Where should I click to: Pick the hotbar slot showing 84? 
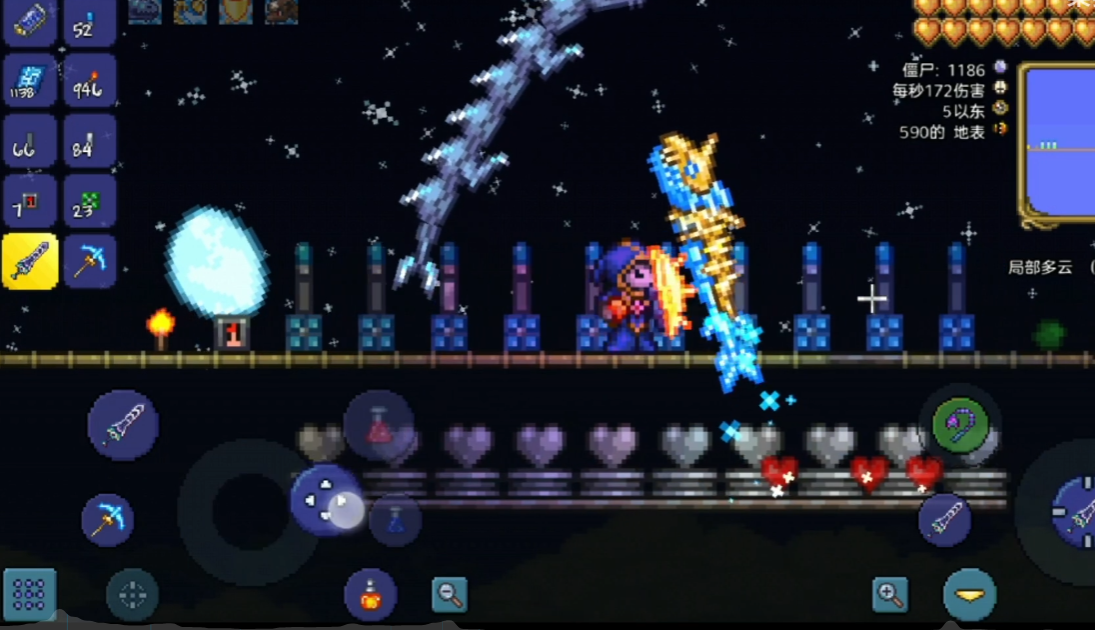(90, 141)
